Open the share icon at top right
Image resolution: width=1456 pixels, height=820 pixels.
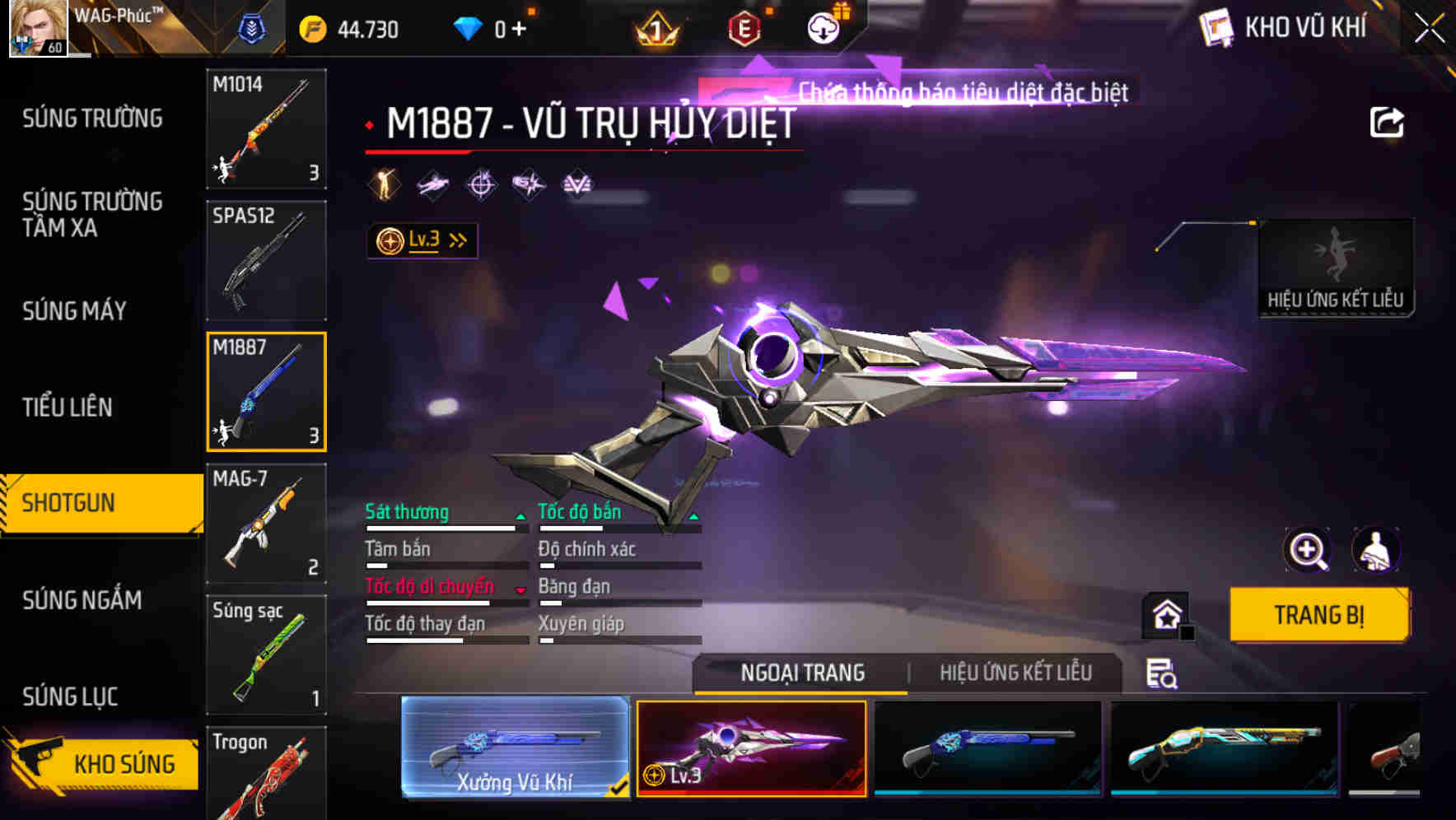(1388, 120)
